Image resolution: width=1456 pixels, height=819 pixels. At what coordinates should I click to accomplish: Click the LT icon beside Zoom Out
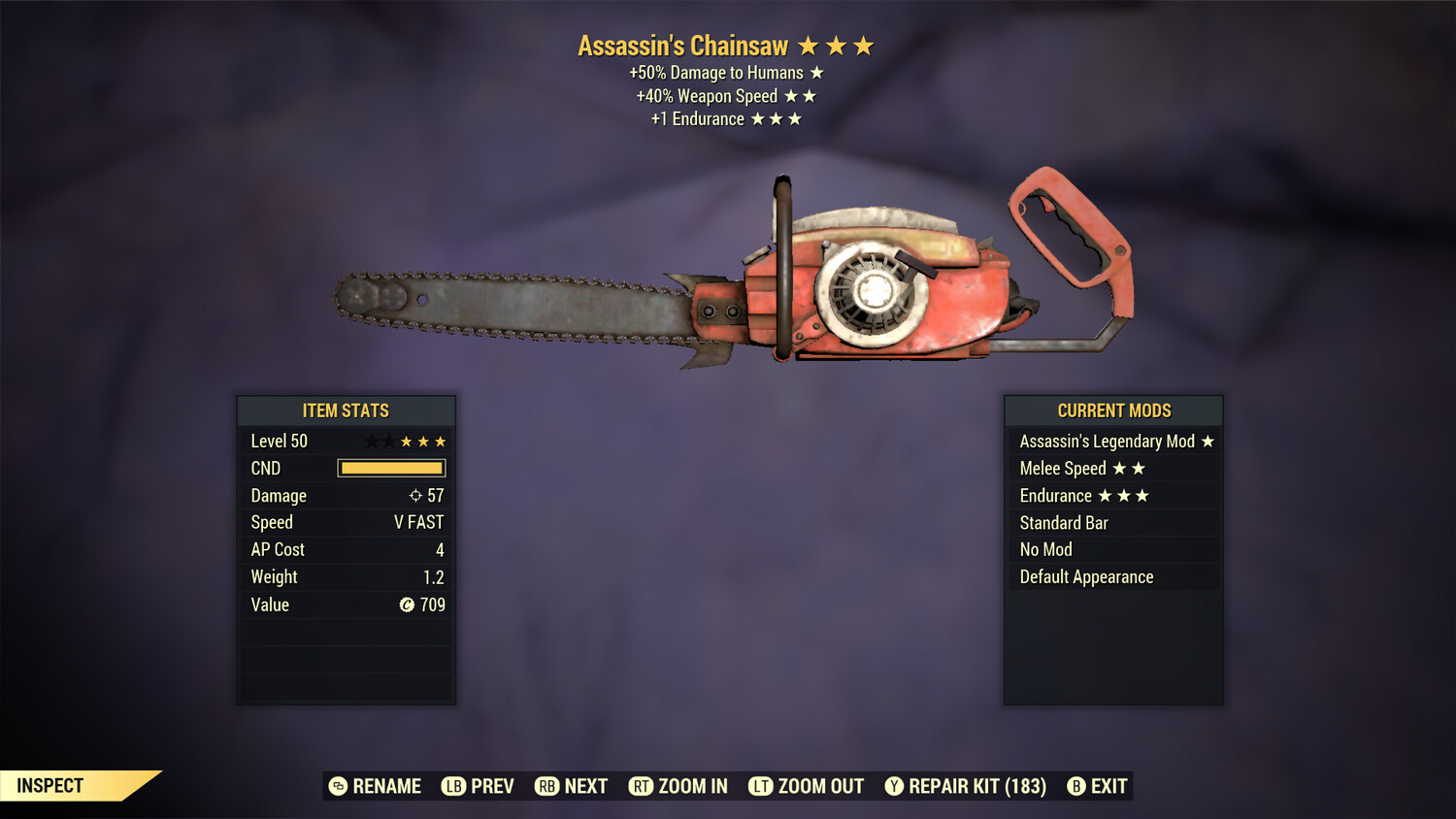[x=761, y=786]
